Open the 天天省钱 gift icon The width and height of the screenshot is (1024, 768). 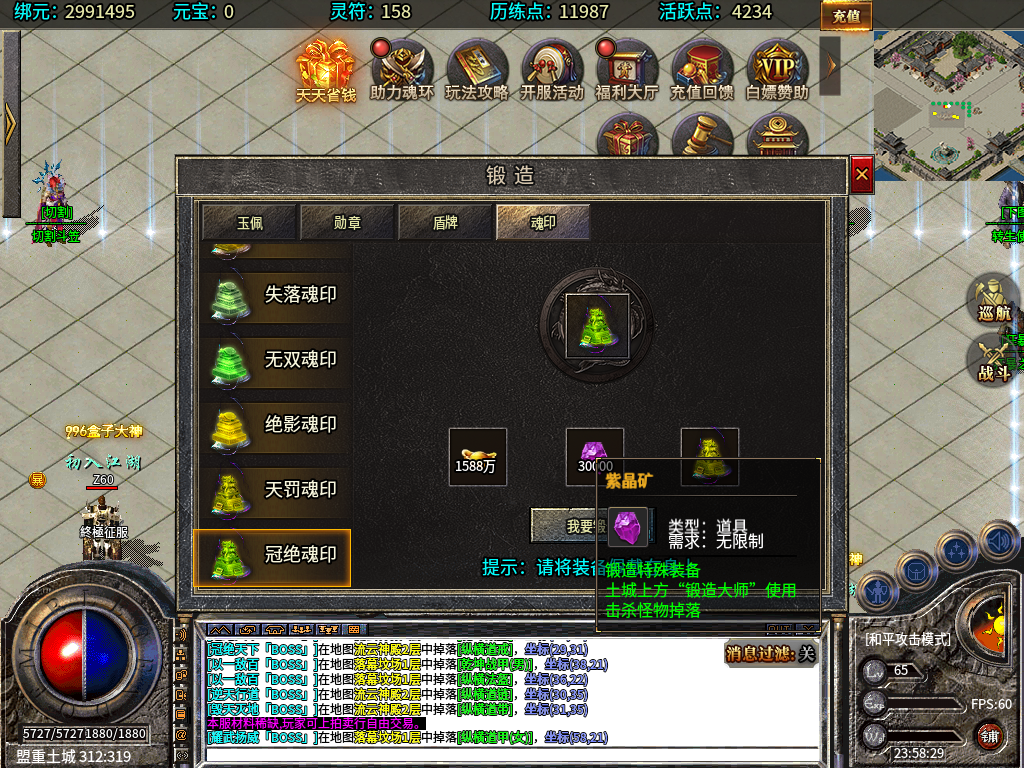[x=326, y=70]
